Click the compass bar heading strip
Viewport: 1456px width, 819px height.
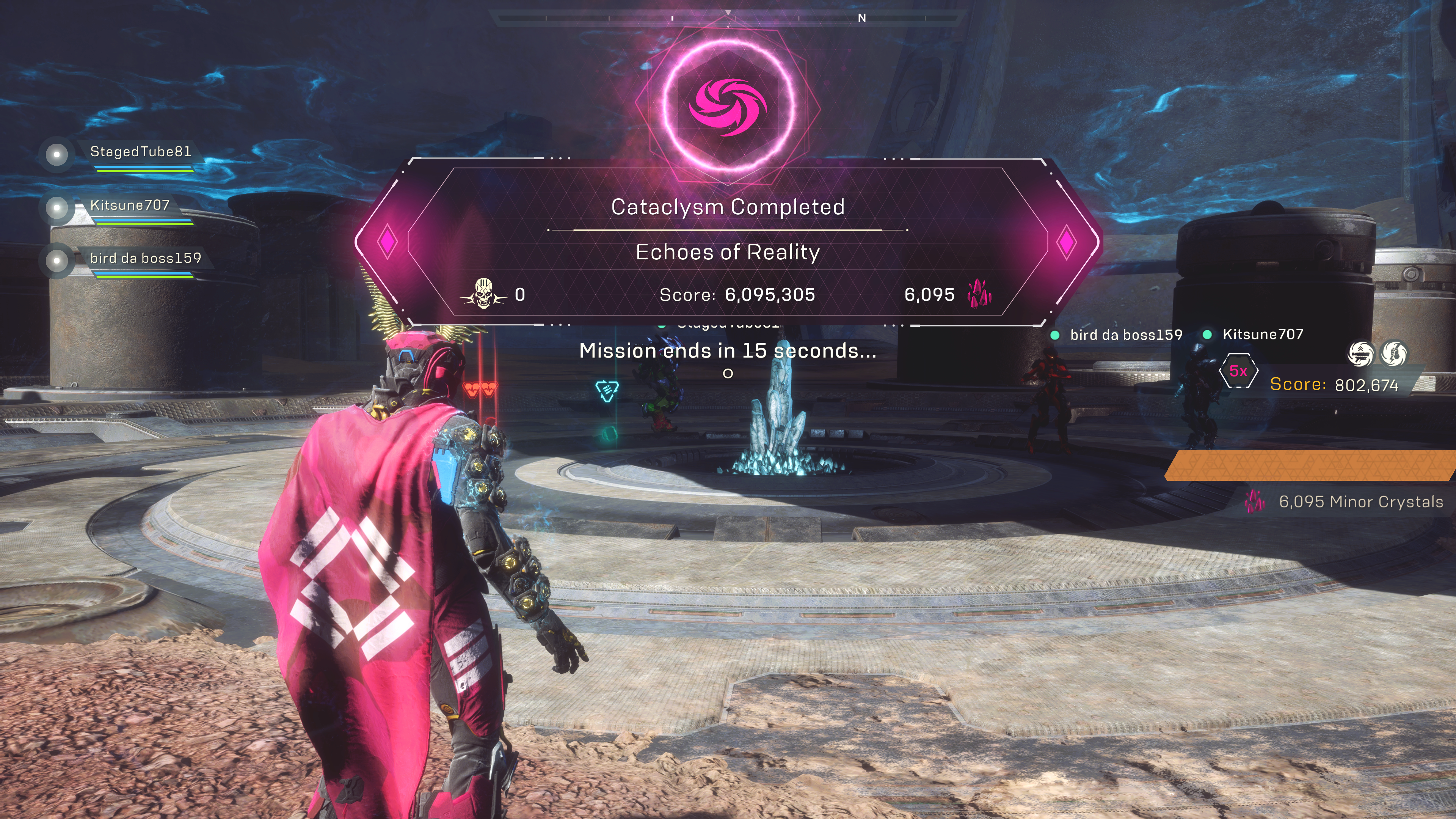728,18
